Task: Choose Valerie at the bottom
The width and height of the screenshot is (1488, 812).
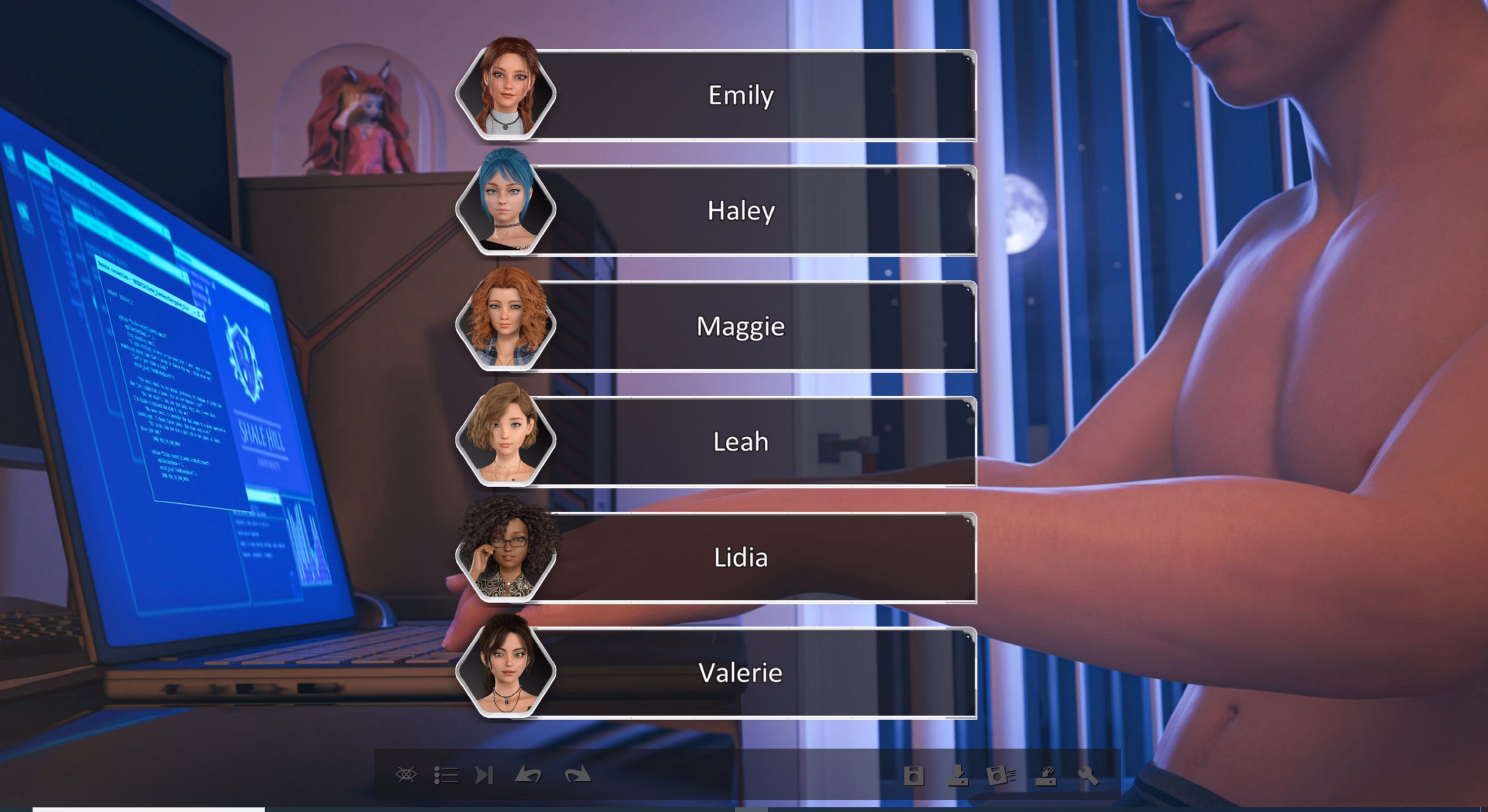Action: [741, 672]
